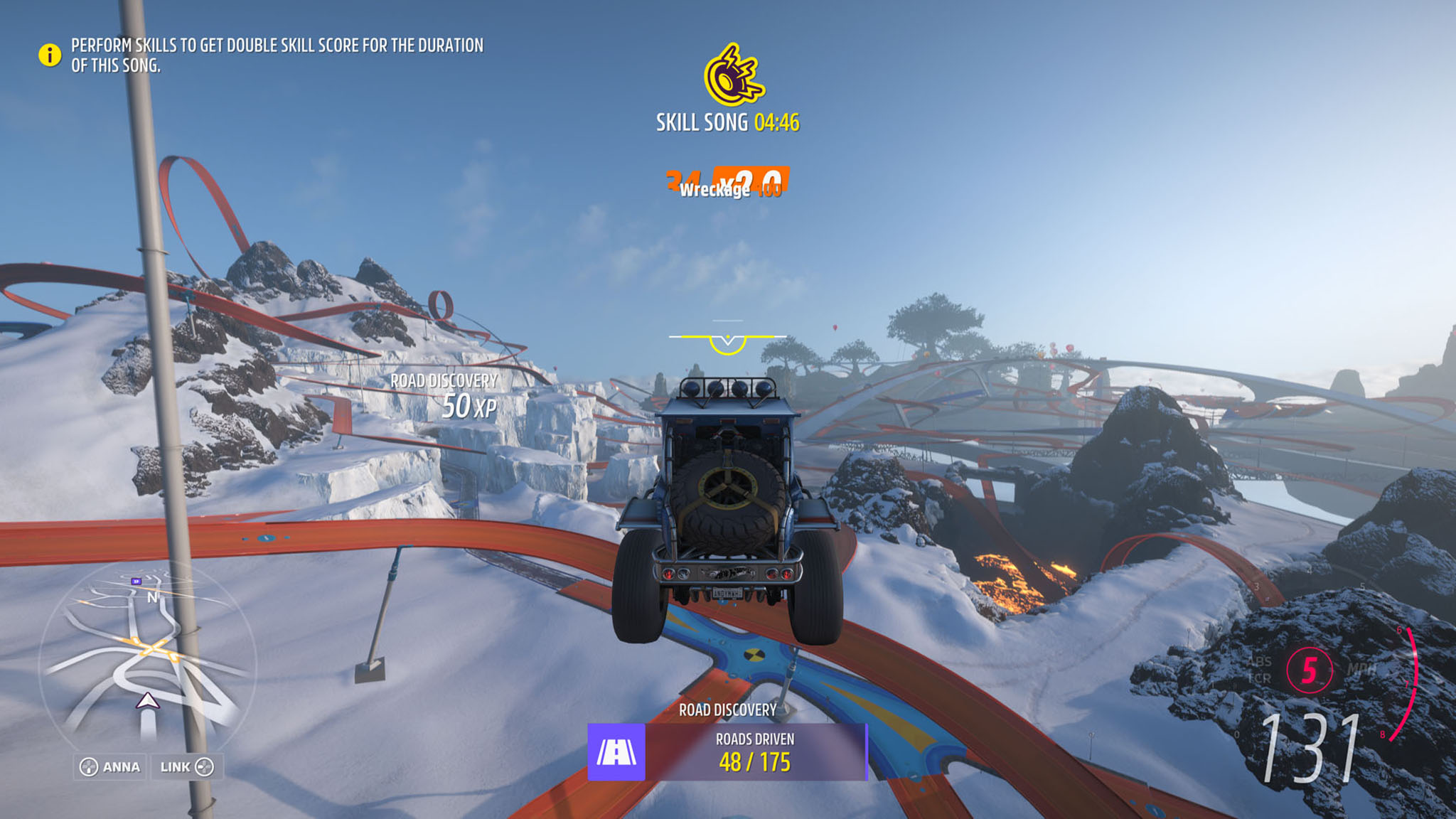1456x819 pixels.
Task: Click the Roads Driven notification banner
Action: (x=755, y=752)
